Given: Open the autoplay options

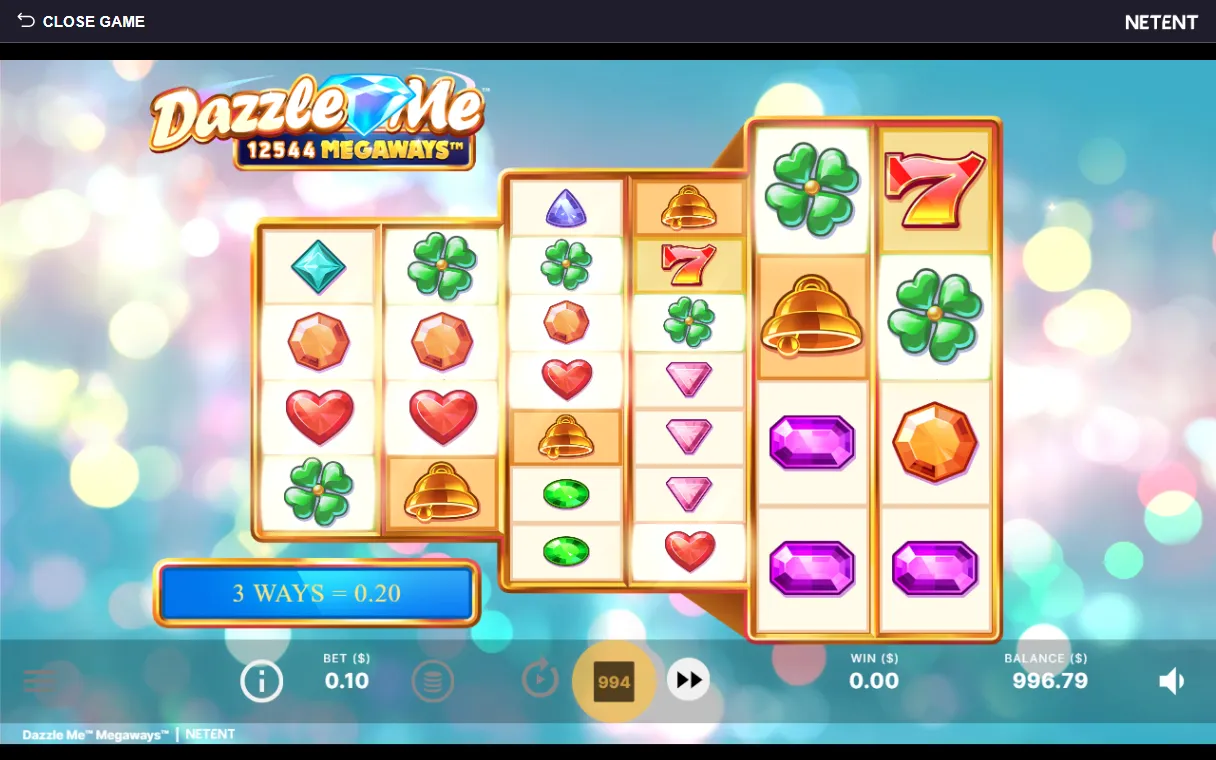Looking at the screenshot, I should coord(540,680).
